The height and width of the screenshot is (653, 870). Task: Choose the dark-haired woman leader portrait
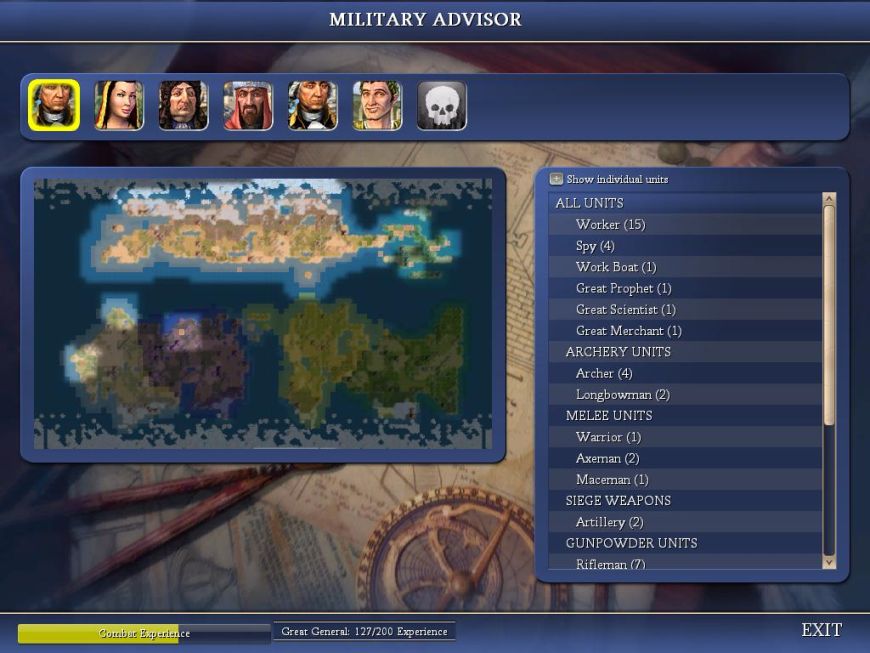click(119, 106)
